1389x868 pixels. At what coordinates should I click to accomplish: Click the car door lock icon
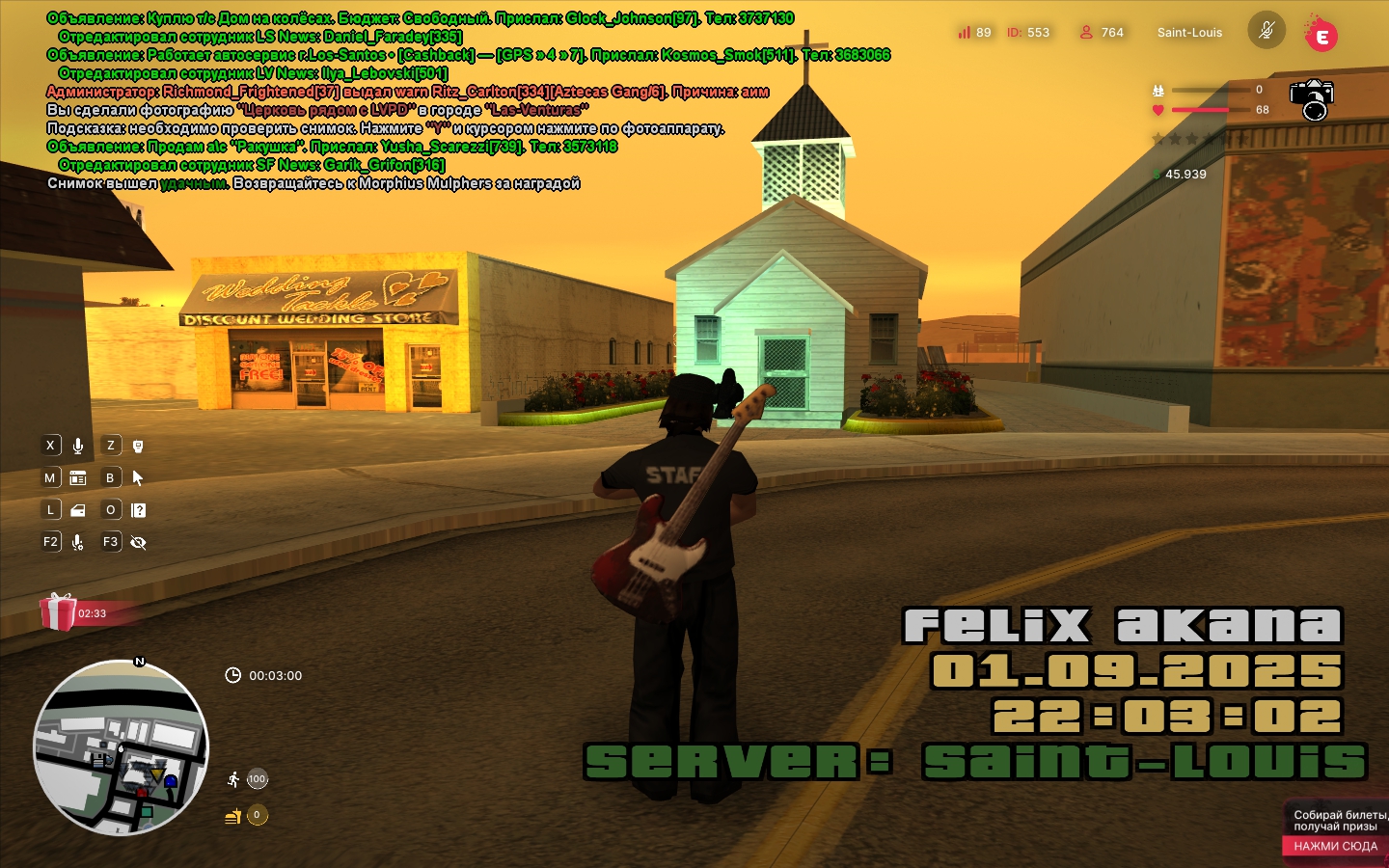[78, 510]
